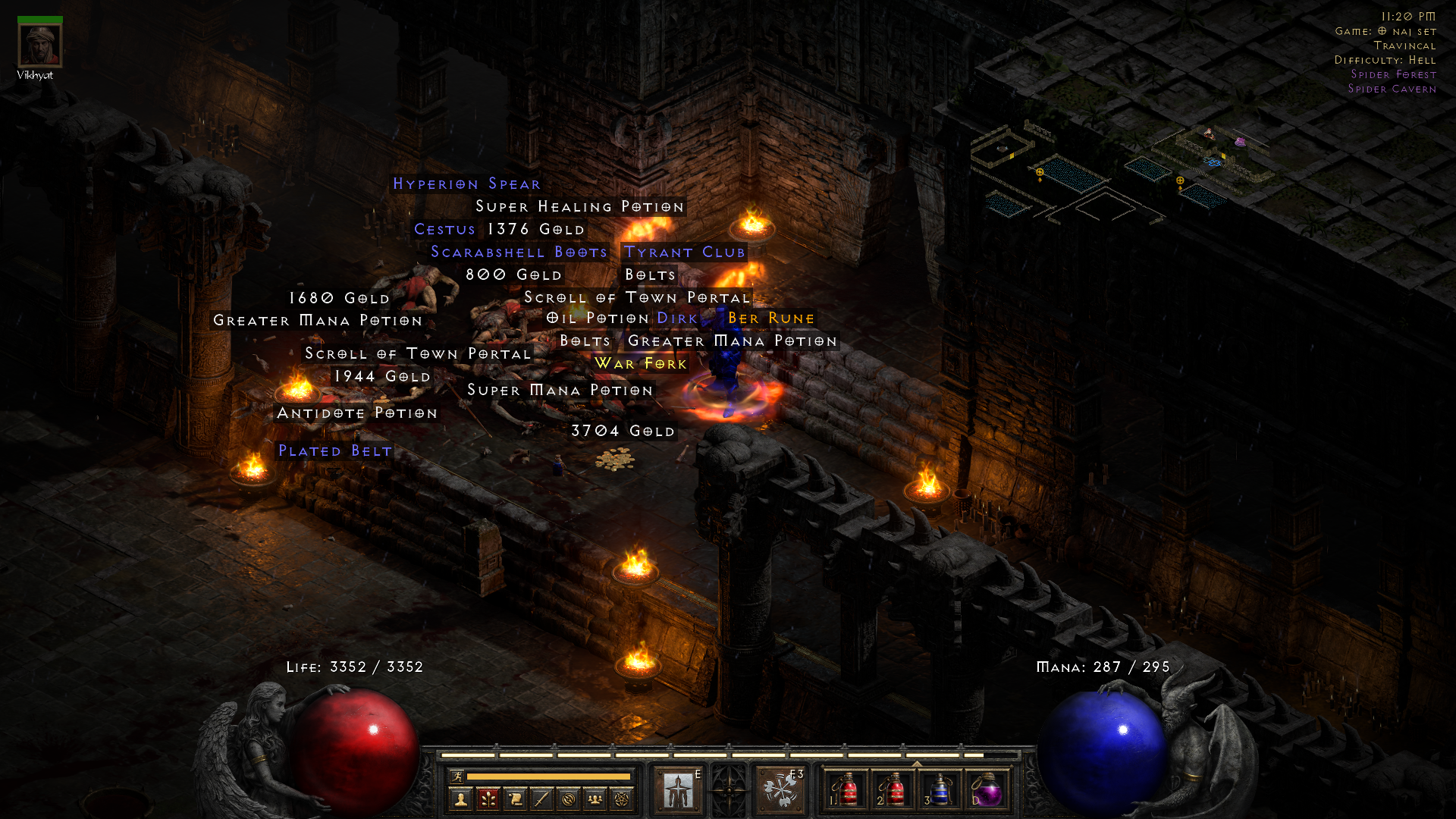Pick up the Hyperion Spear

coord(466,184)
